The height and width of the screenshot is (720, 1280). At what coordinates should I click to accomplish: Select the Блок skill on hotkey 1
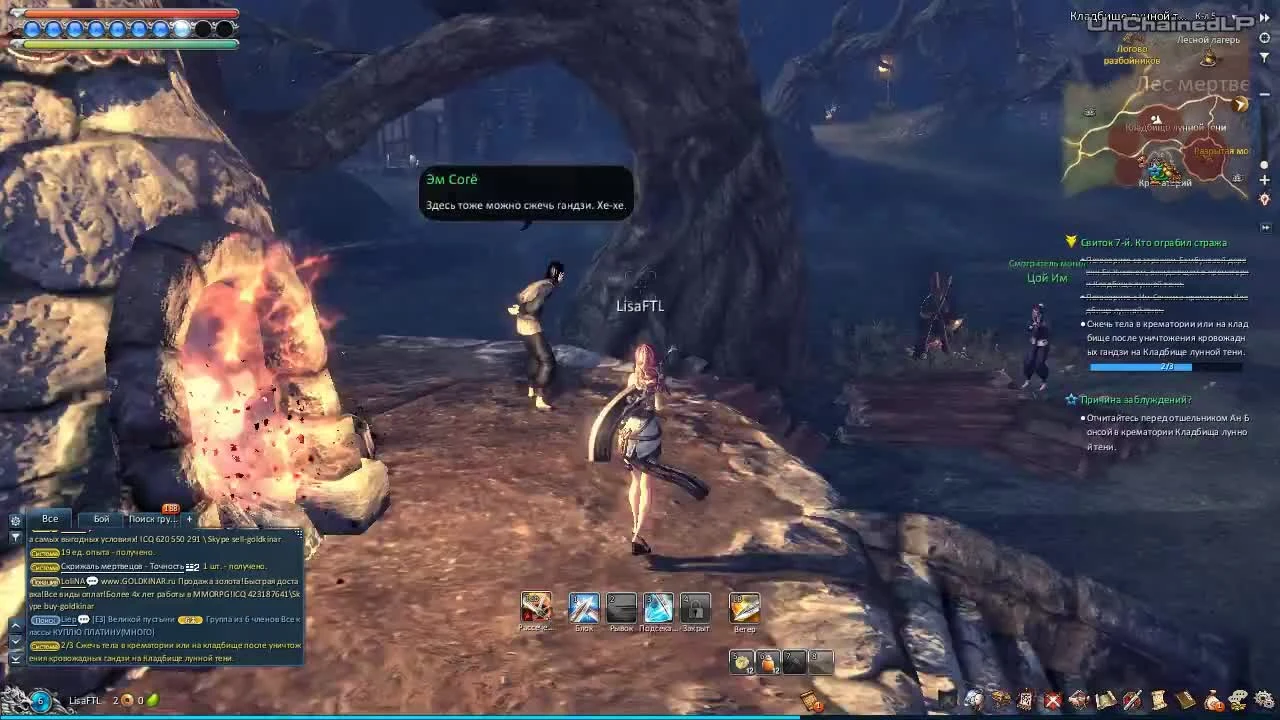click(x=586, y=607)
